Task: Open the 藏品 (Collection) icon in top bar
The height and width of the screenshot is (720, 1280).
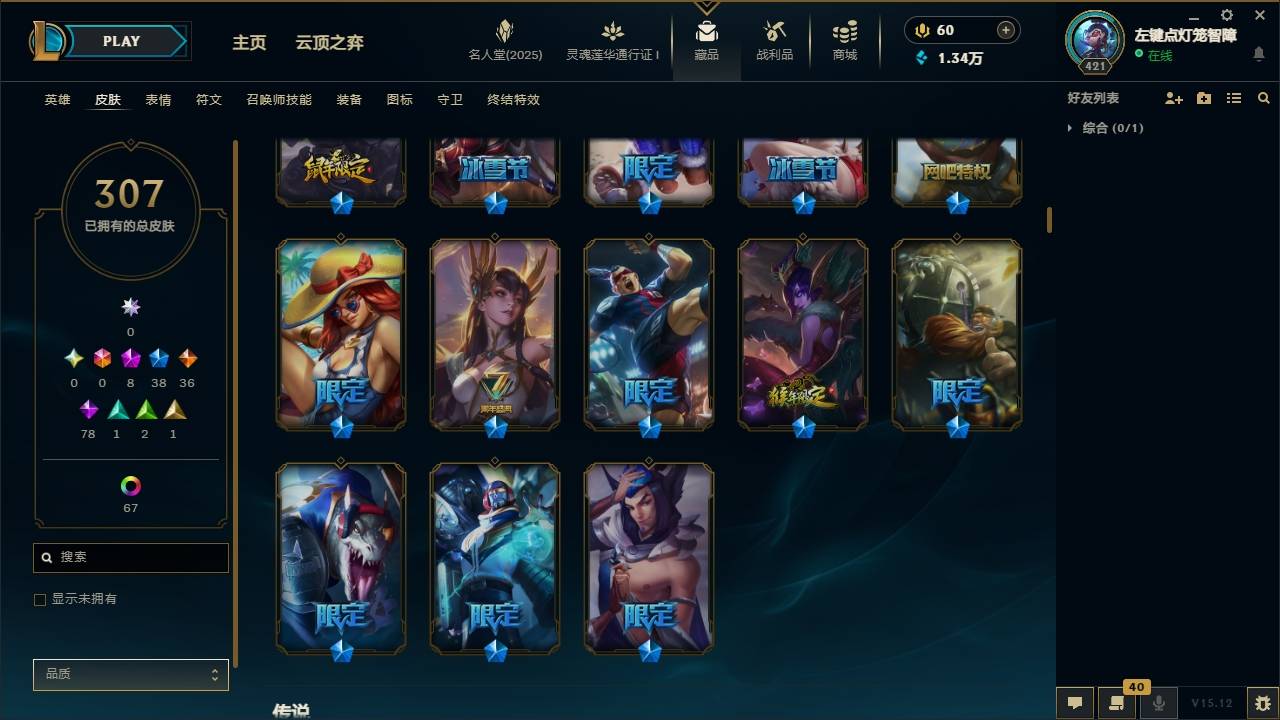Action: [x=707, y=40]
